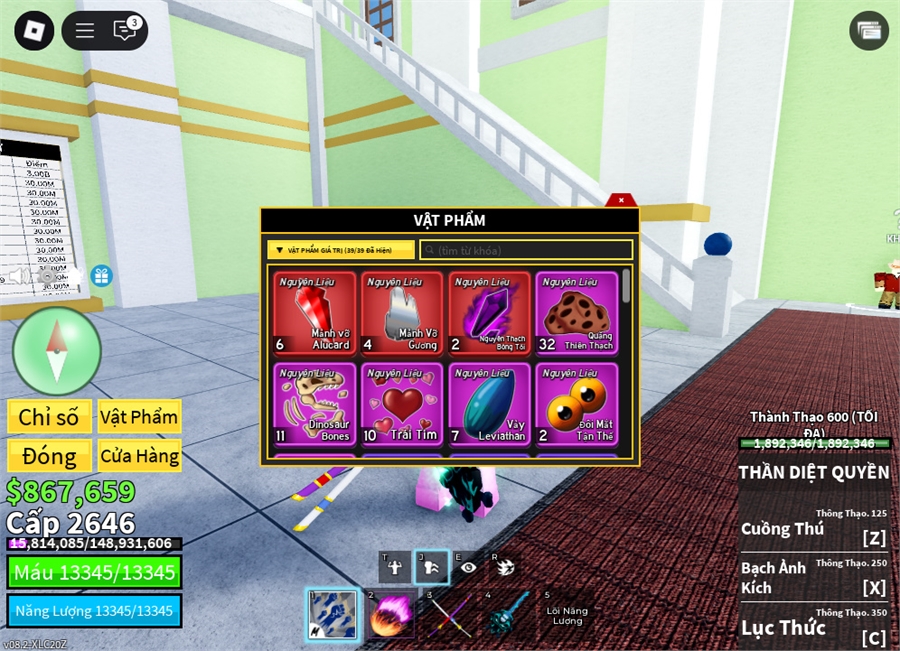Open the Chỉ số stats menu
This screenshot has width=900, height=651.
click(48, 417)
